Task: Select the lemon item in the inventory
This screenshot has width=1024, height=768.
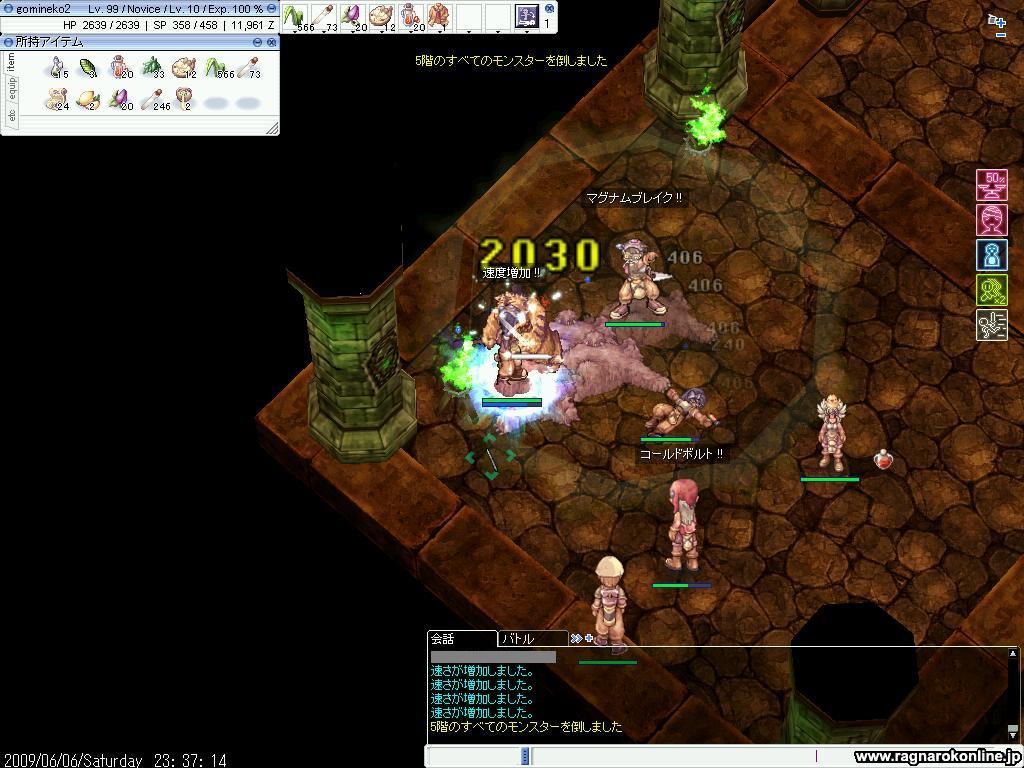Action: coord(88,99)
